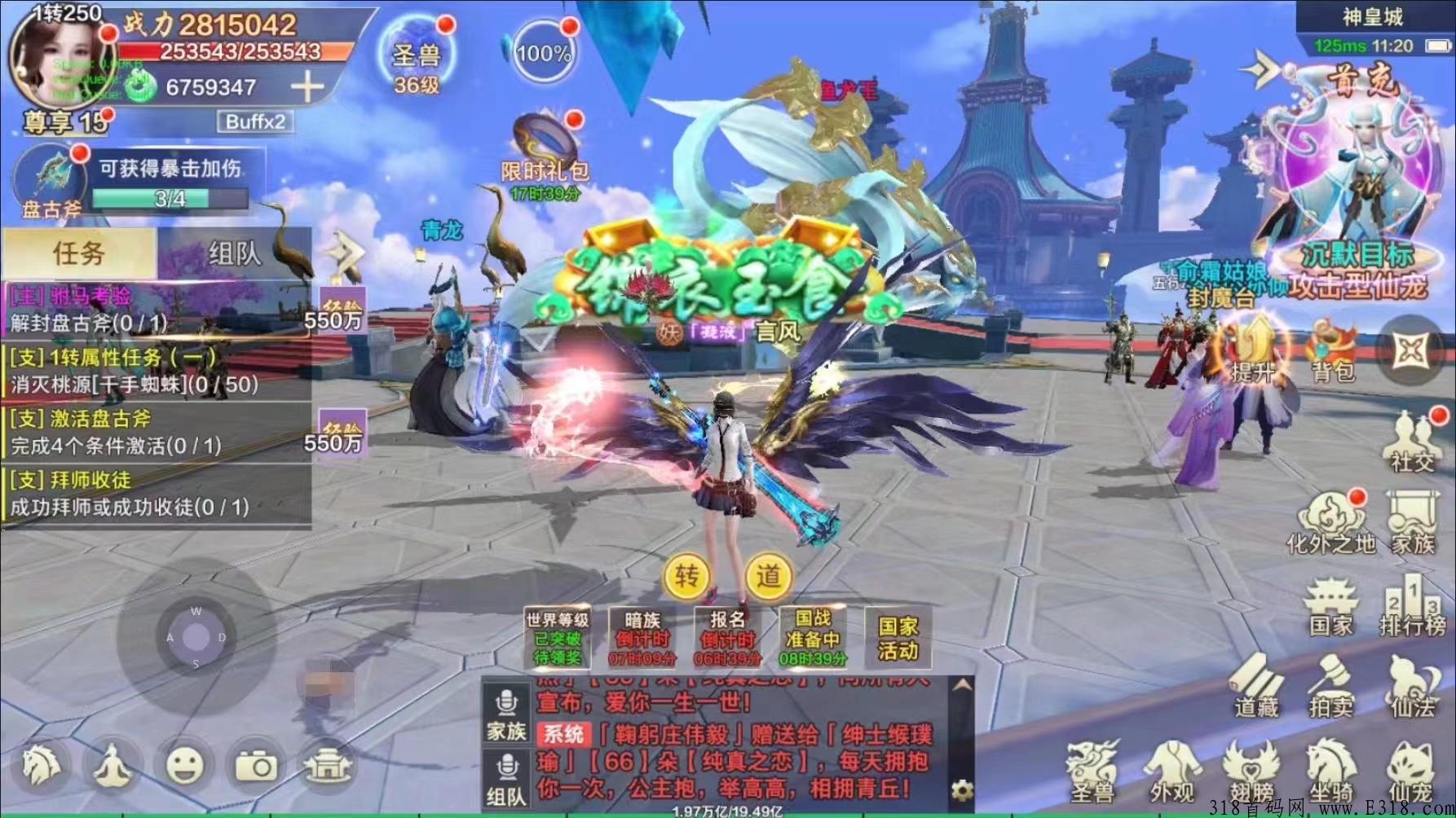Image resolution: width=1456 pixels, height=818 pixels.
Task: Open the 限时礼包 limited gift pack
Action: click(x=545, y=147)
